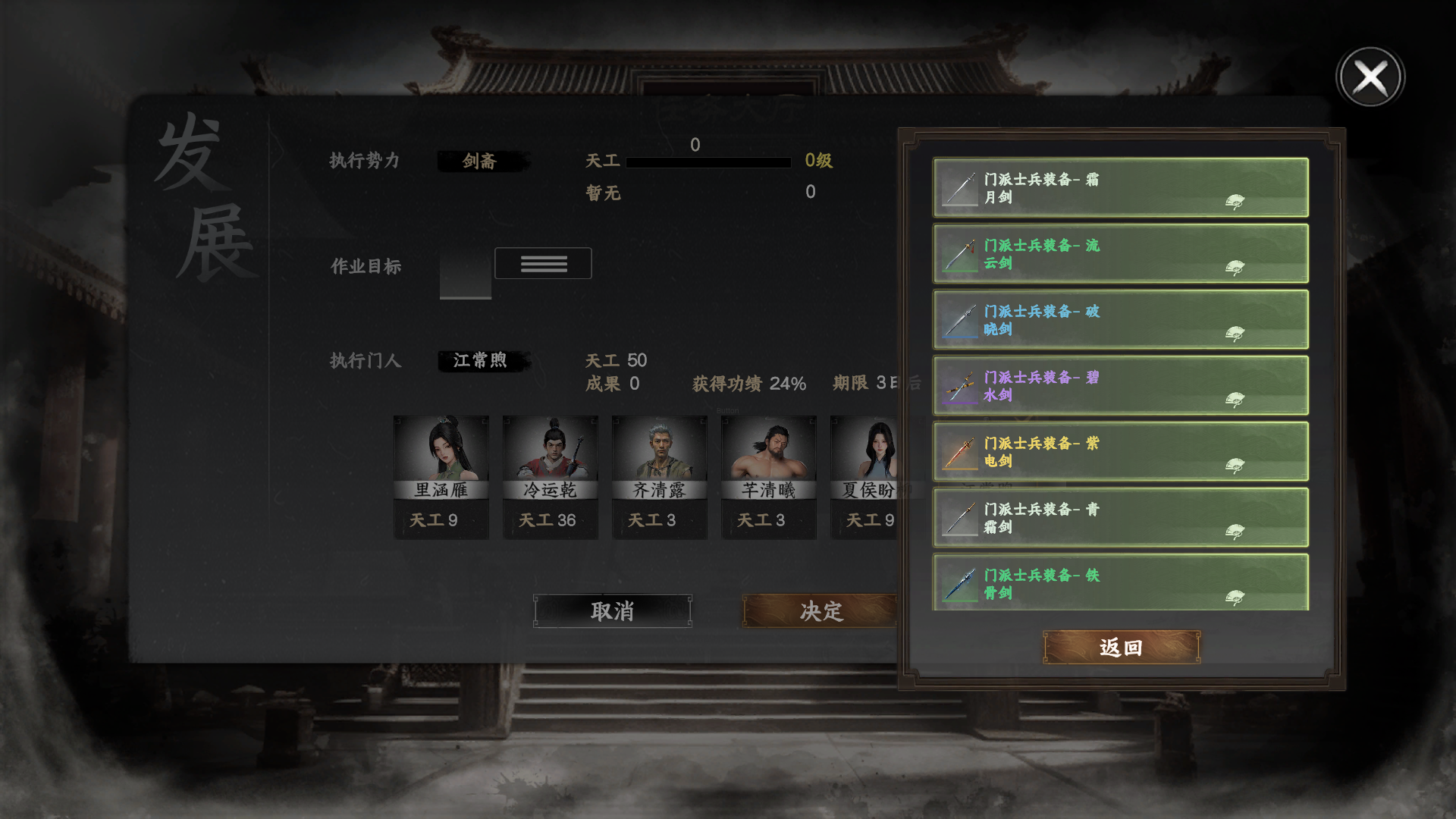1456x819 pixels.
Task: Click the hamburger icon next to 作业目标
Action: (x=543, y=263)
